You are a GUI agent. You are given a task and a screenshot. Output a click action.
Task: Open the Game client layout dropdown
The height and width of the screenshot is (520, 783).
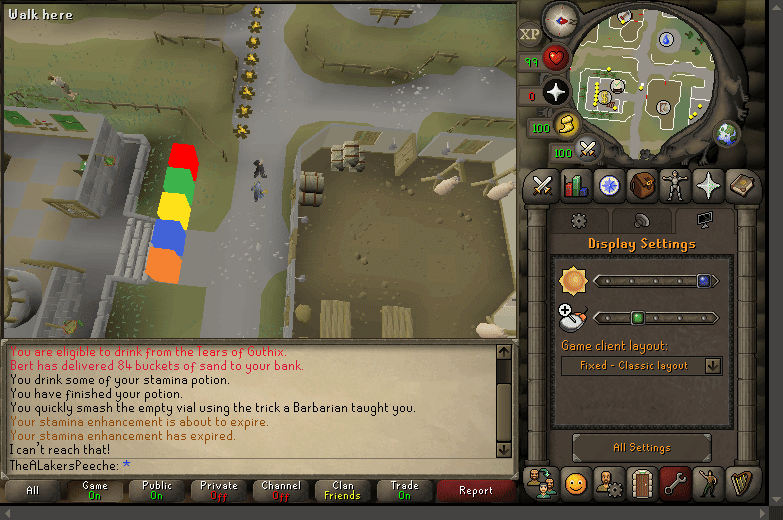641,365
